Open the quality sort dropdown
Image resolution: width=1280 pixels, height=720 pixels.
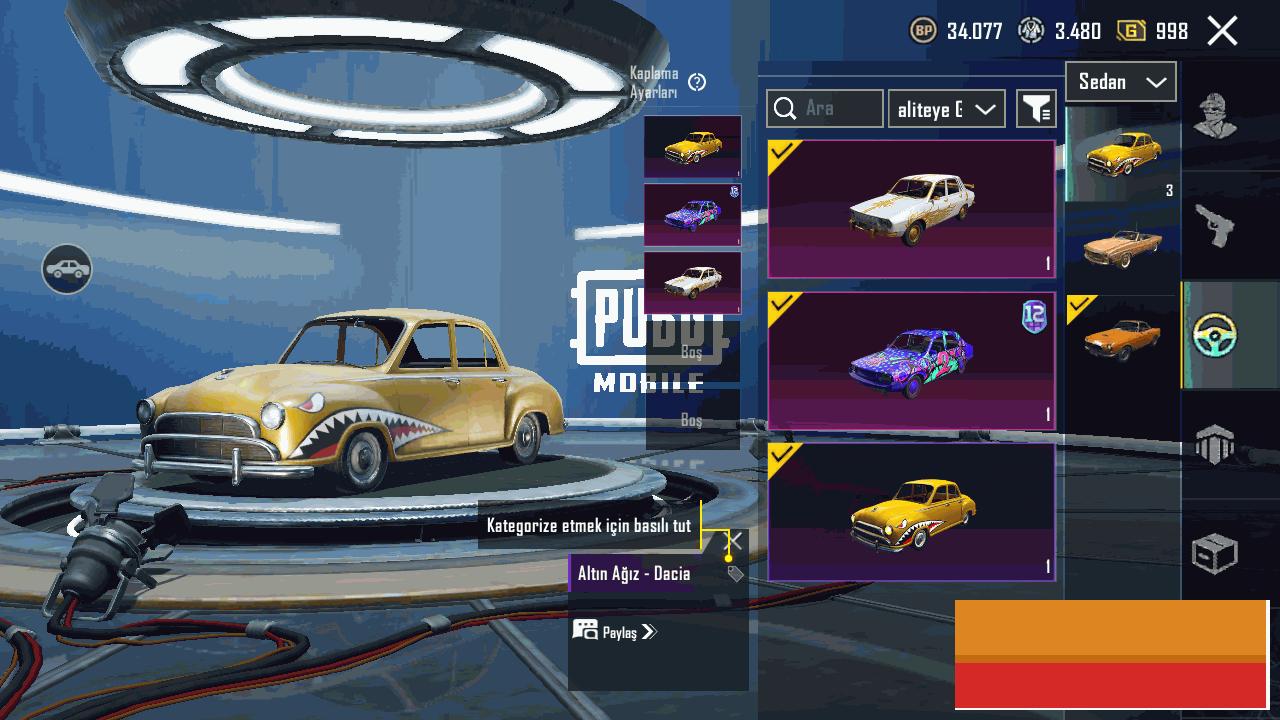coord(946,109)
